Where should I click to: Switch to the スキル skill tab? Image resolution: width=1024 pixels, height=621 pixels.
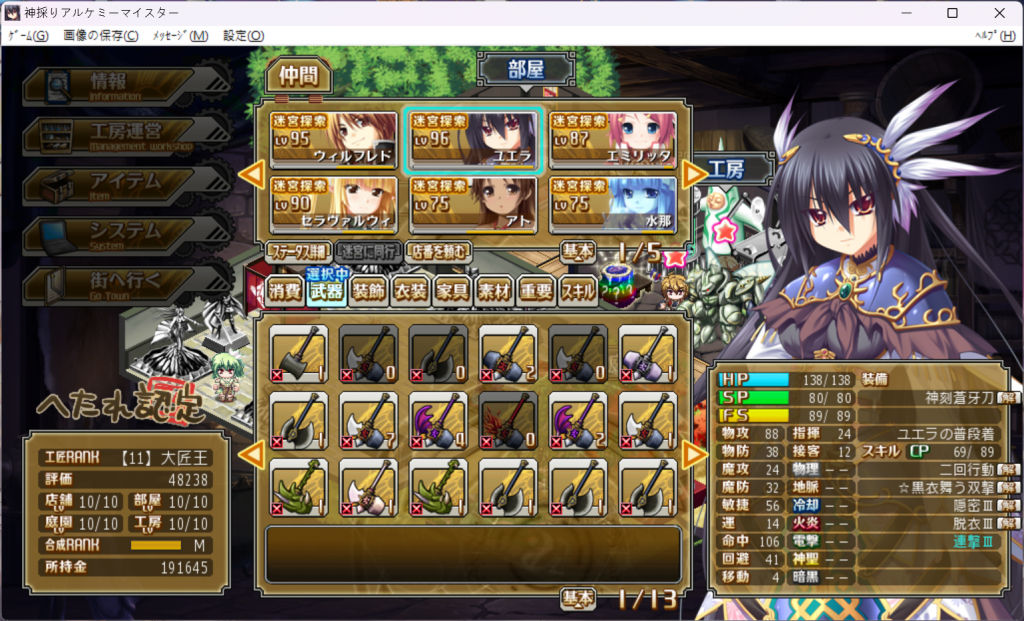point(578,291)
